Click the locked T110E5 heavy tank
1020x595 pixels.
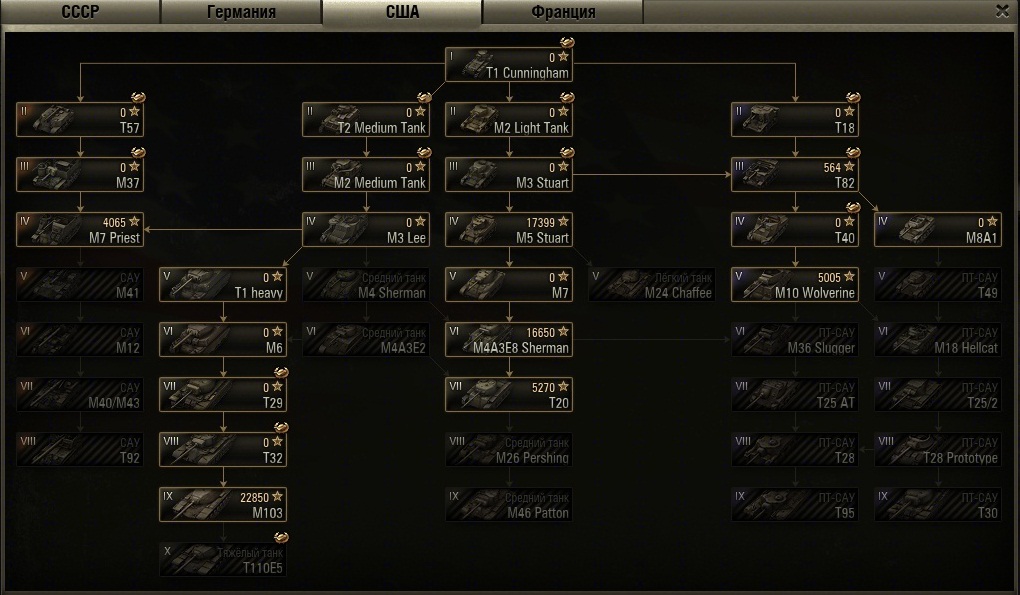[223, 560]
